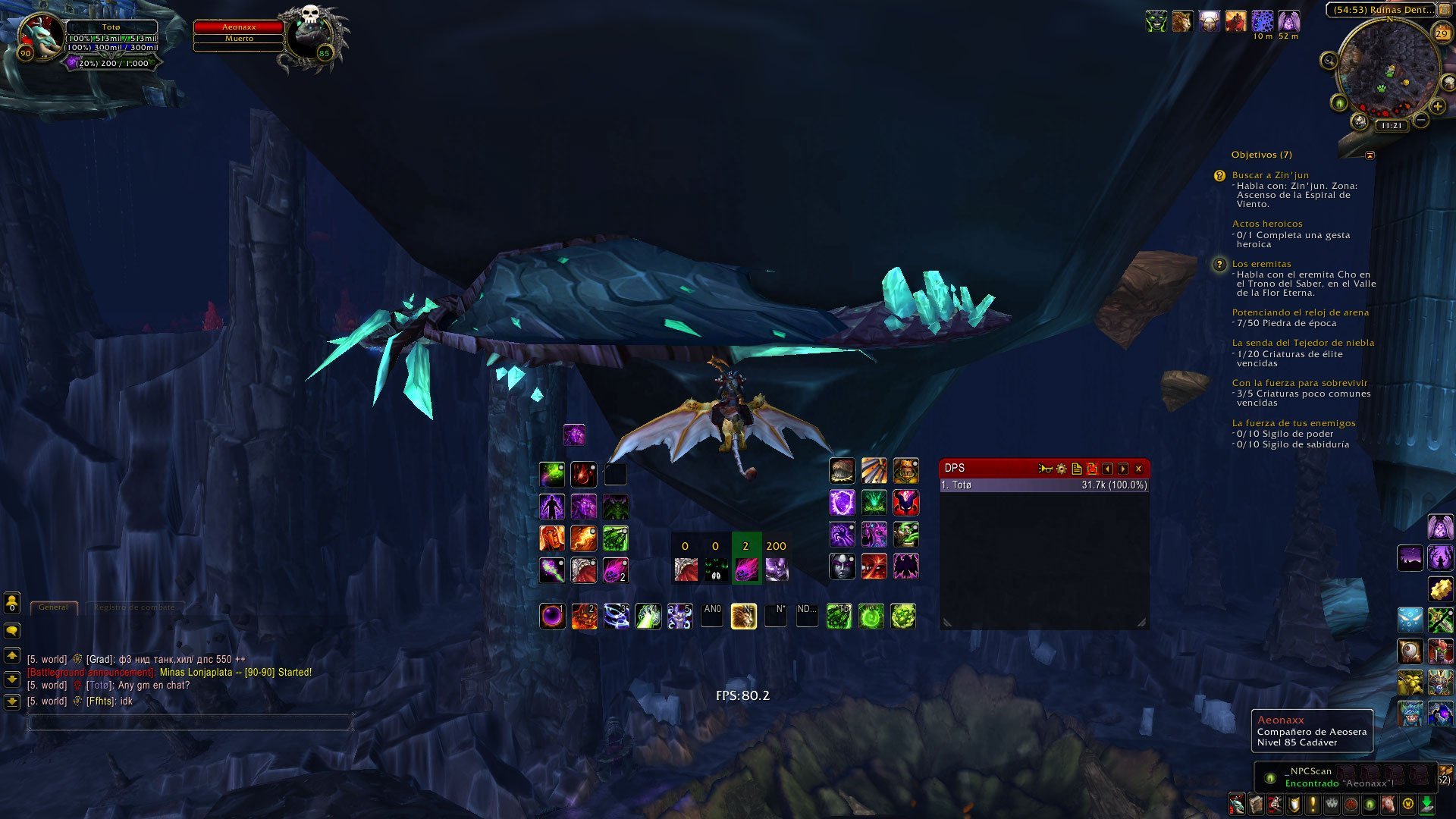Image resolution: width=1456 pixels, height=819 pixels.
Task: Activate the purple shadow orb ability in slot 1
Action: (x=552, y=617)
